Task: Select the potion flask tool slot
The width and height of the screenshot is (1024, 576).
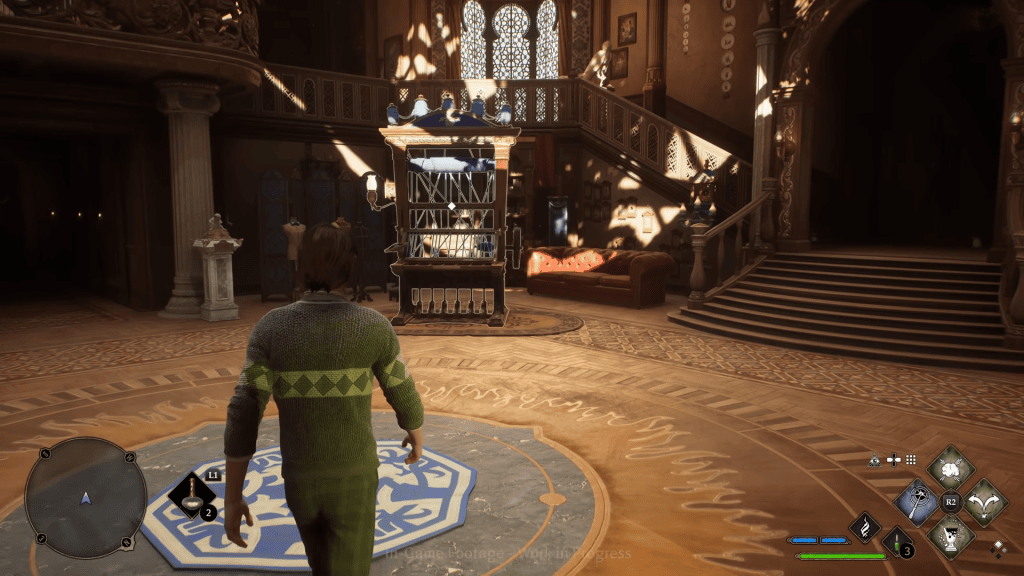Action: [x=190, y=495]
